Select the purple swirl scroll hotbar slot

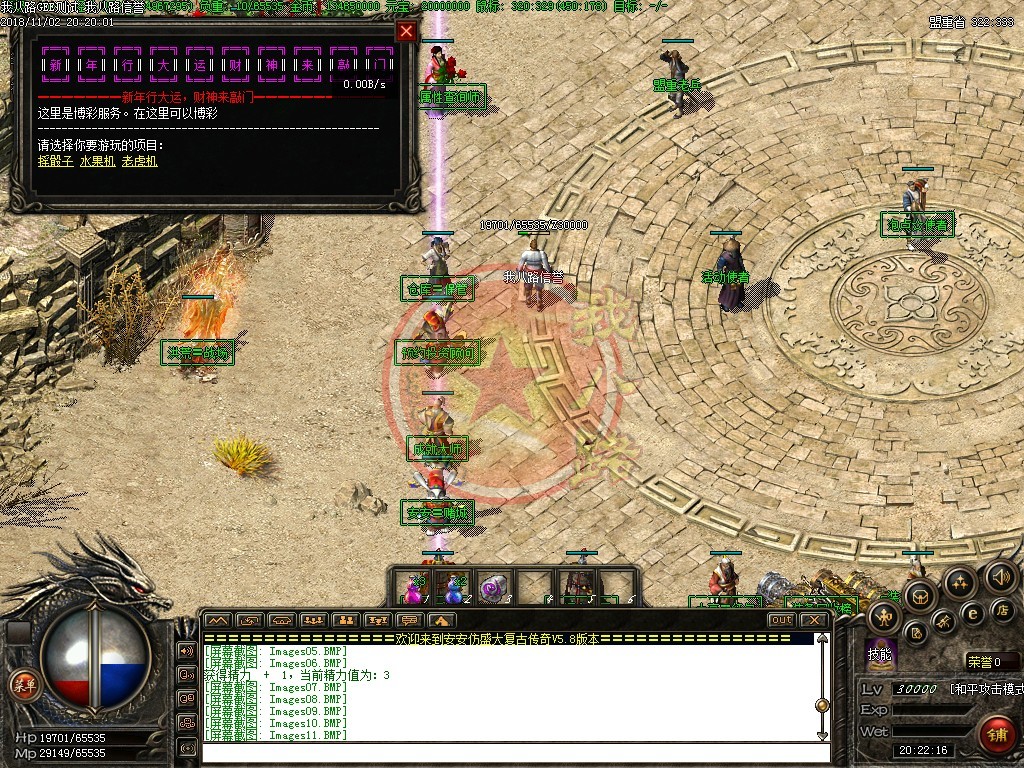(x=493, y=588)
